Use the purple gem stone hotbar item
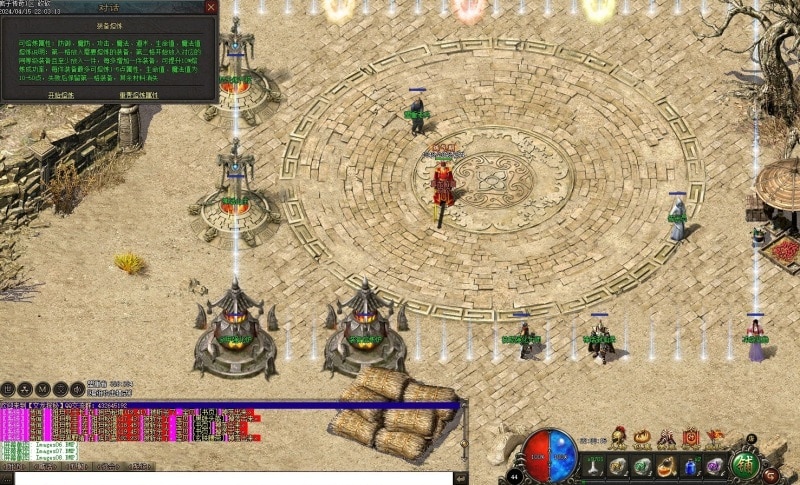This screenshot has width=800, height=485. pos(714,466)
